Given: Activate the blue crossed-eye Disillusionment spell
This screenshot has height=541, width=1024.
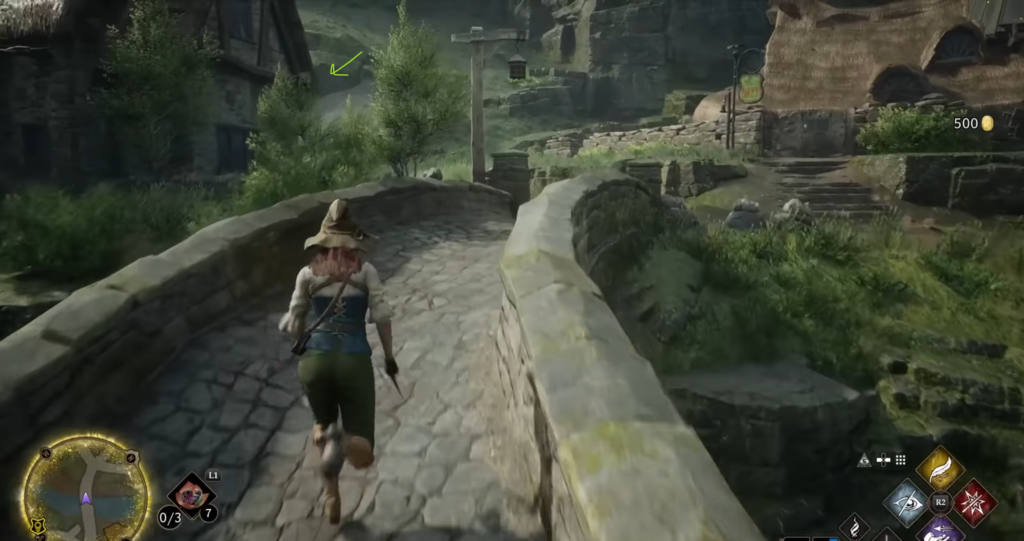Looking at the screenshot, I should coord(908,502).
